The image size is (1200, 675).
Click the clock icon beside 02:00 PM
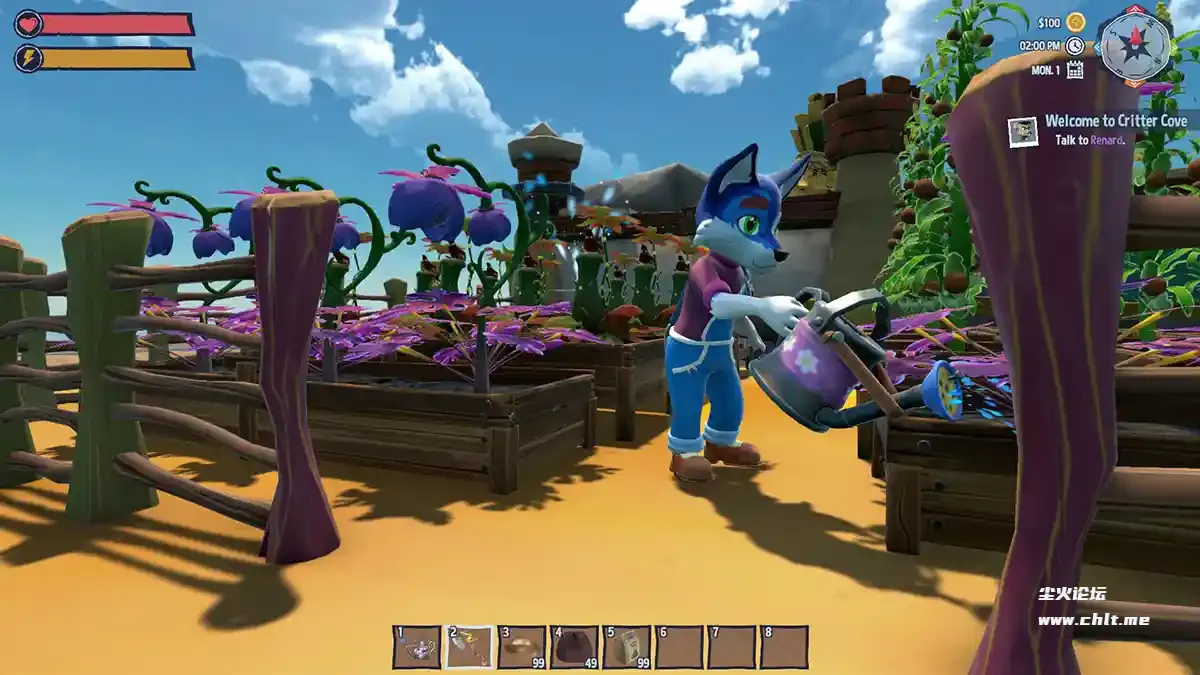1075,46
